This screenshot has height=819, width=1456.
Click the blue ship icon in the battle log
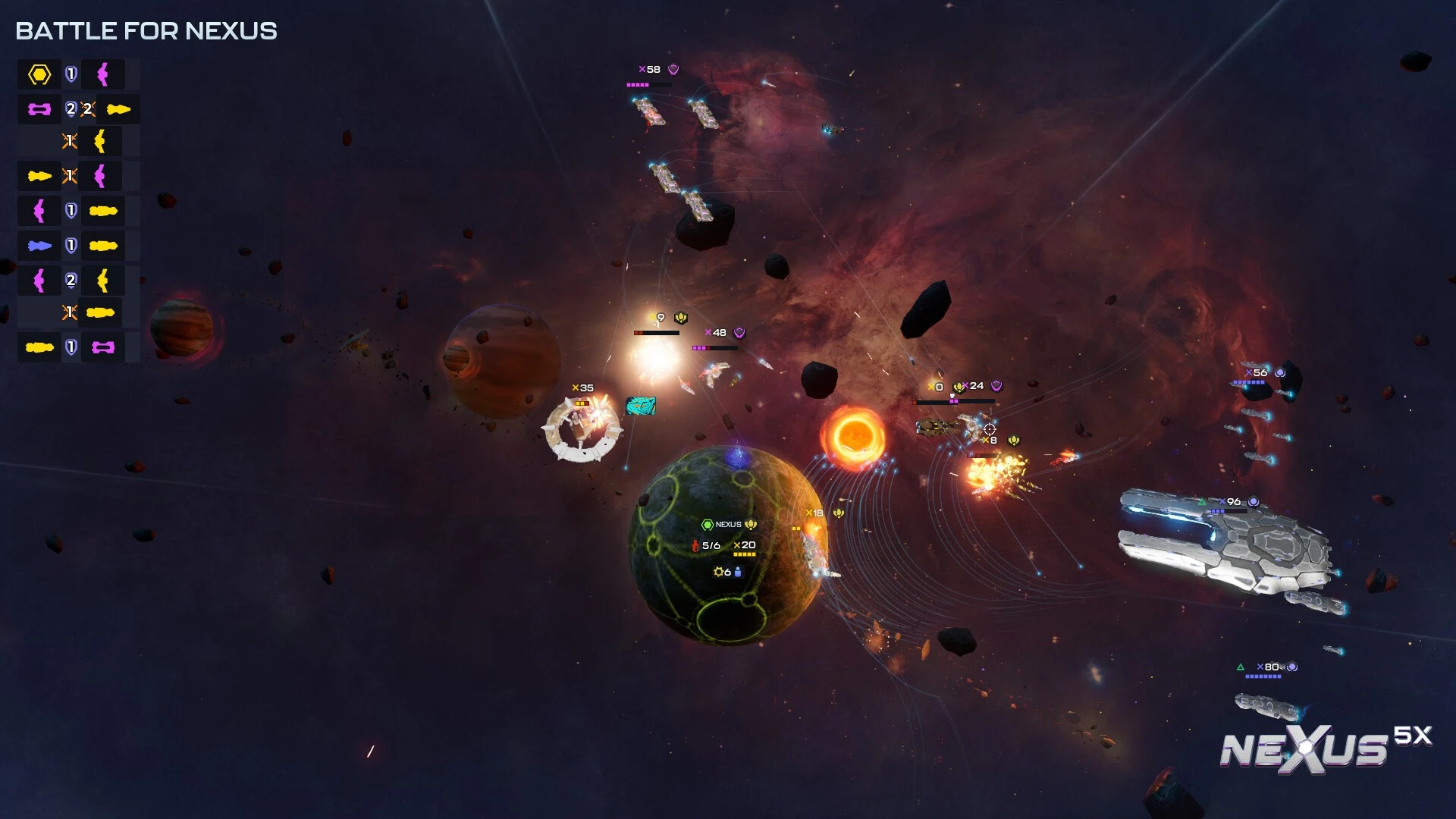39,246
